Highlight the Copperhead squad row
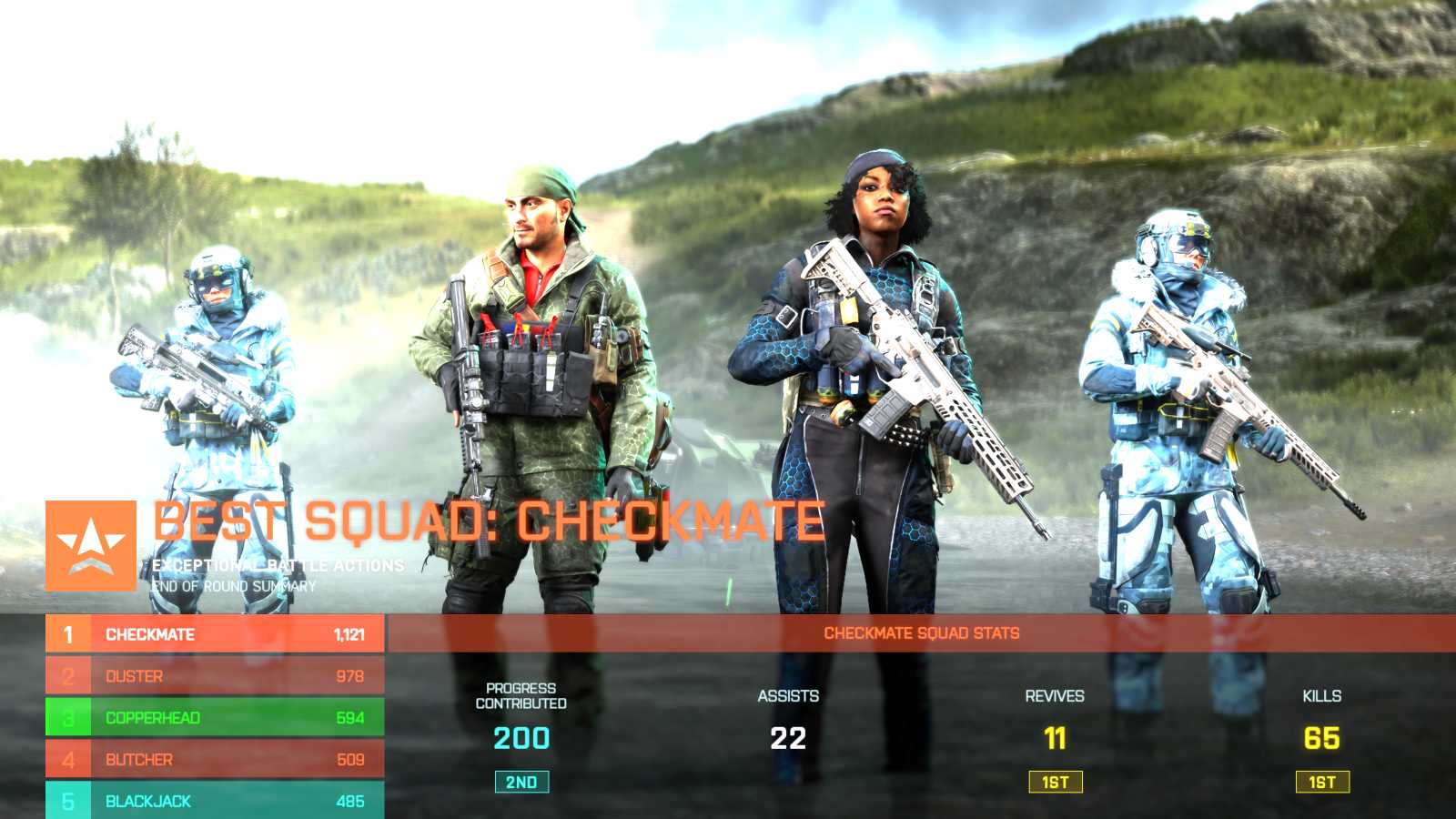 (x=215, y=718)
